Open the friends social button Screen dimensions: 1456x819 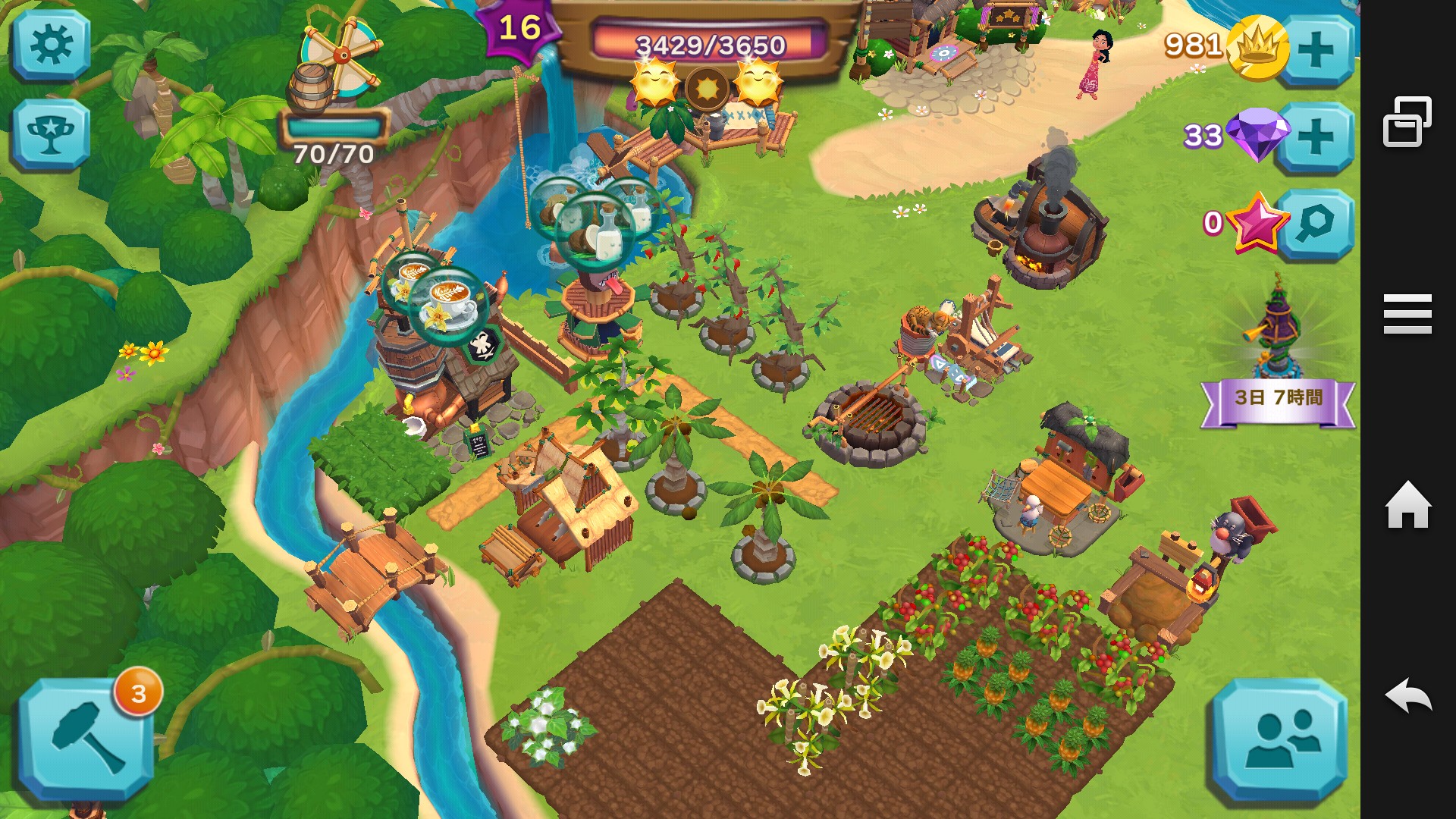(x=1279, y=738)
